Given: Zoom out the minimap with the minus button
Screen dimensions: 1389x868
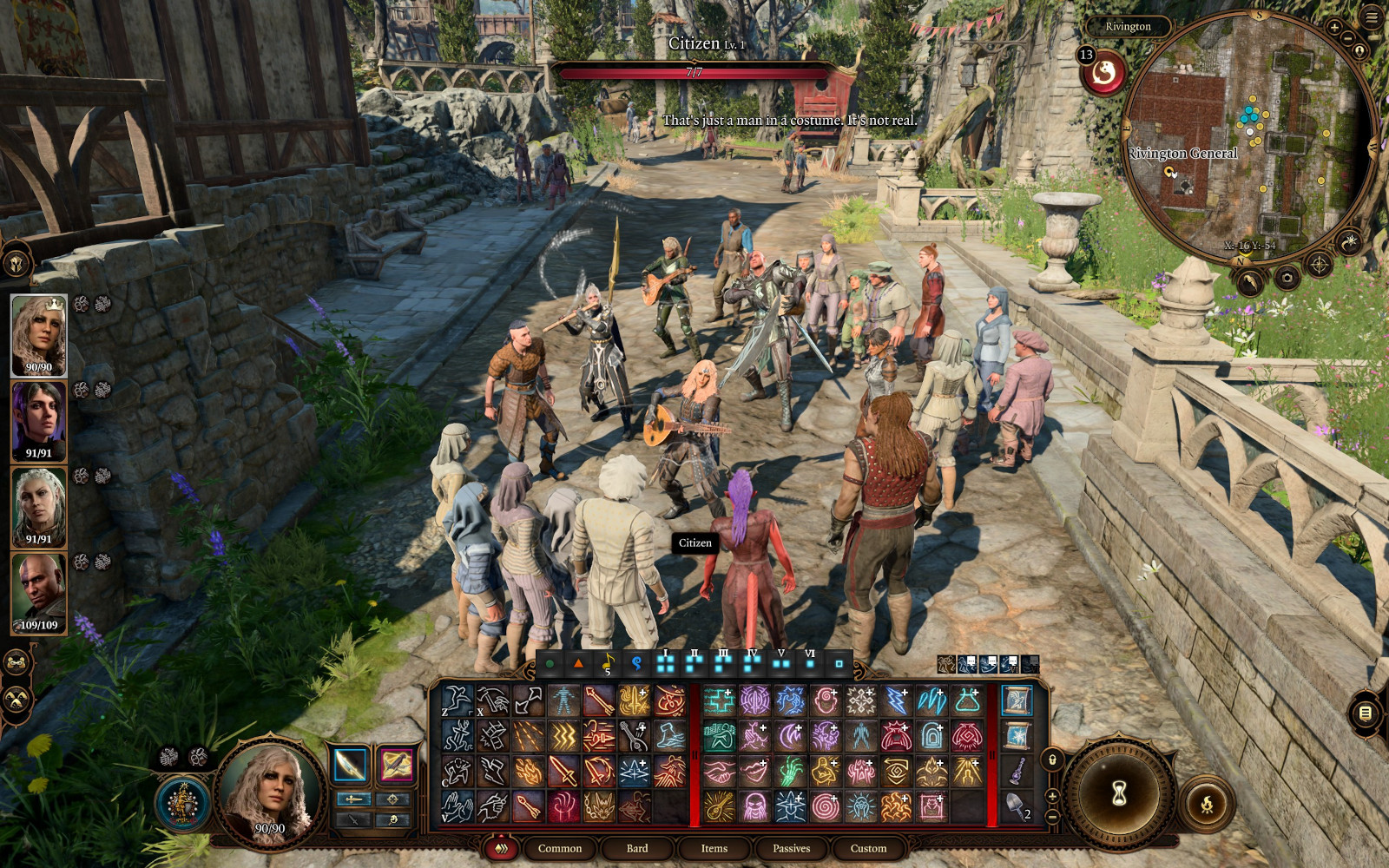Looking at the screenshot, I should click(x=1348, y=38).
